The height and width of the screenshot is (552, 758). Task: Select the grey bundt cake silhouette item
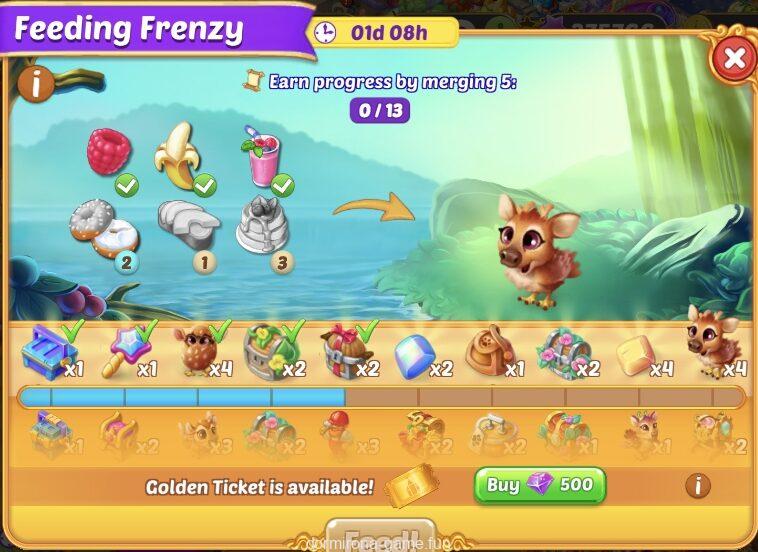pos(262,225)
